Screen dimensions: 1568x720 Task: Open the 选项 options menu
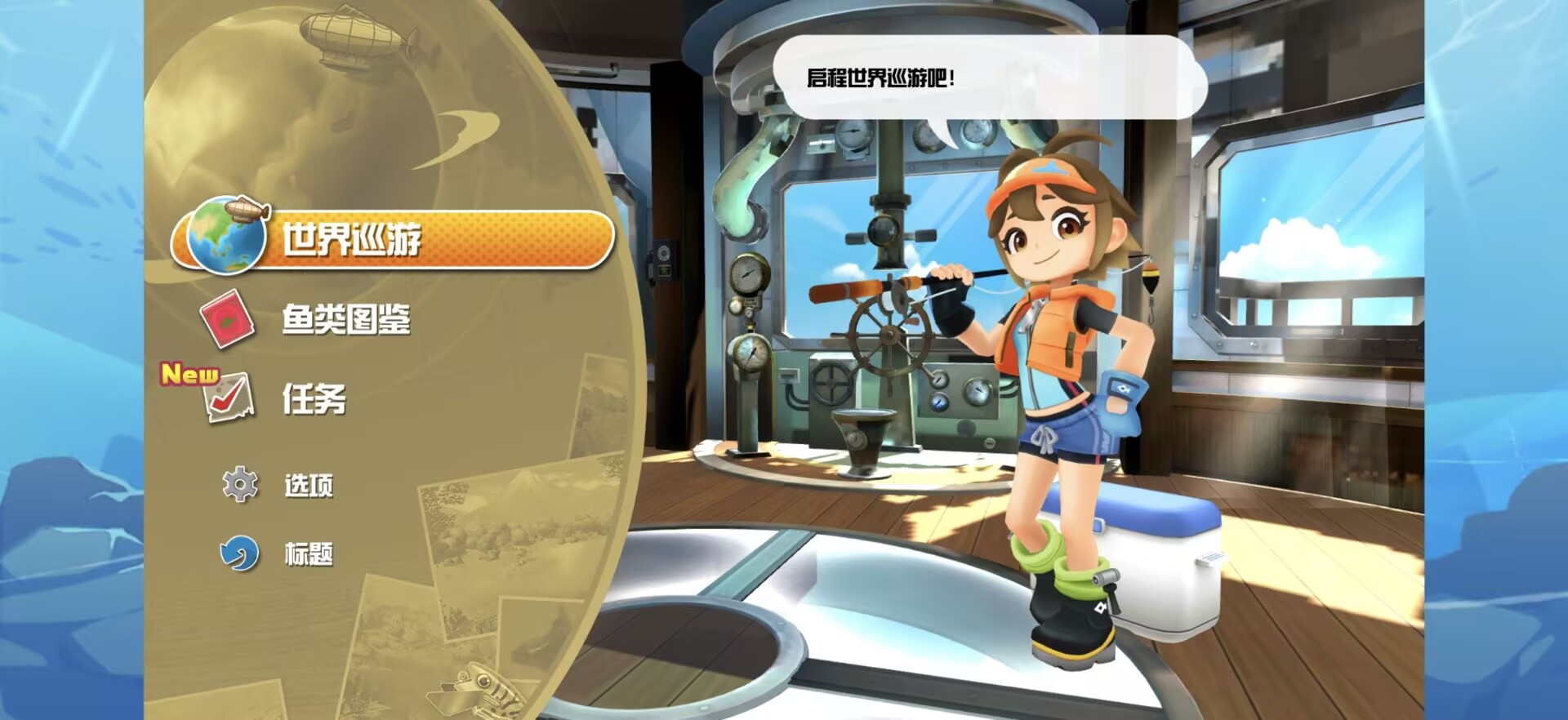coord(307,486)
